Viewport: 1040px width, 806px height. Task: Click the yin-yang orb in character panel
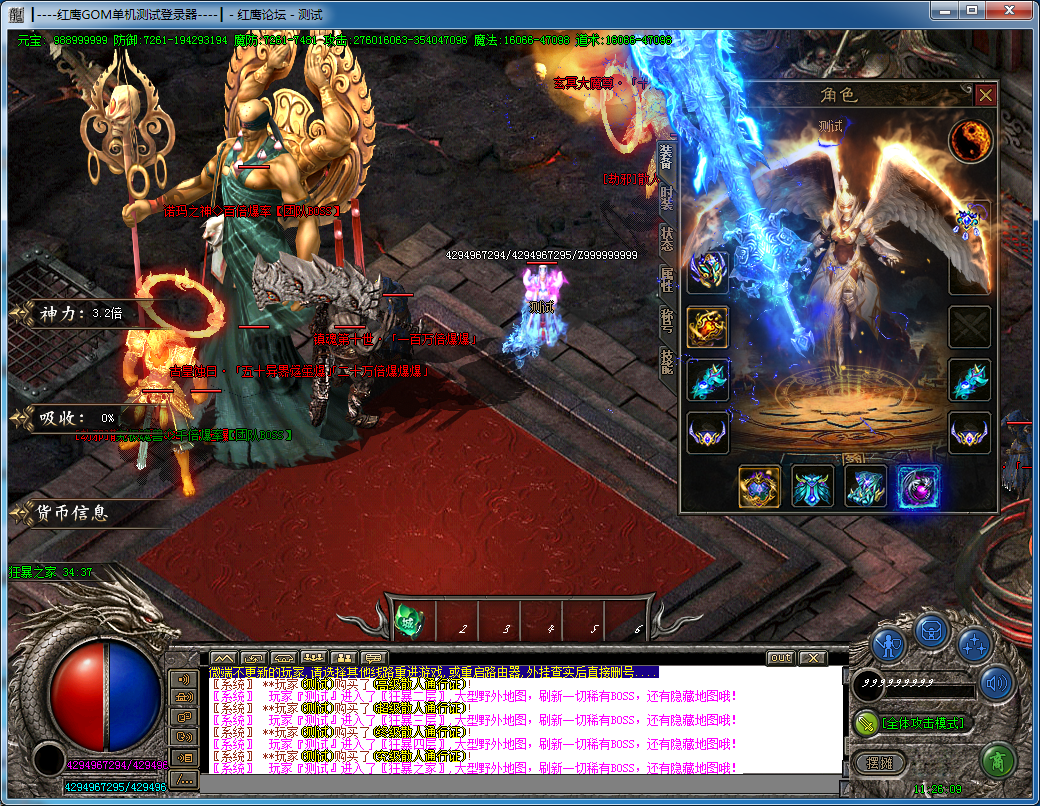(x=969, y=141)
